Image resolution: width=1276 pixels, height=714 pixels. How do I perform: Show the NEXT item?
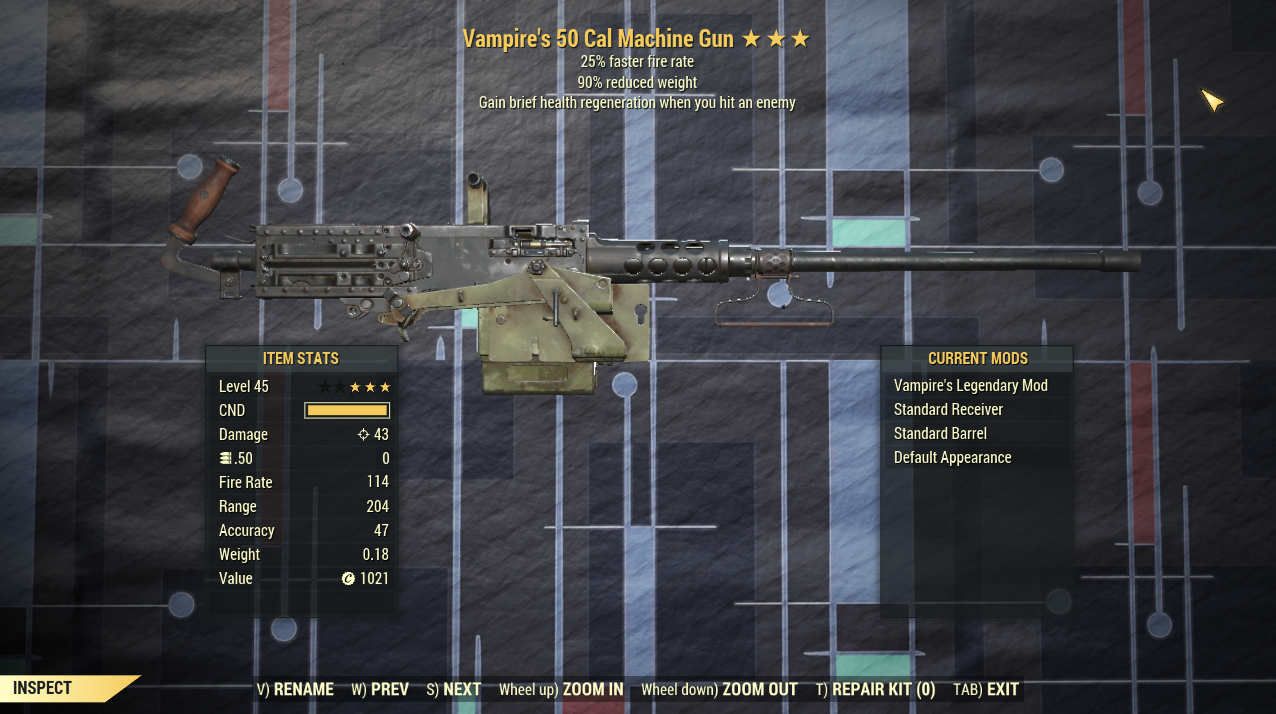[x=454, y=689]
